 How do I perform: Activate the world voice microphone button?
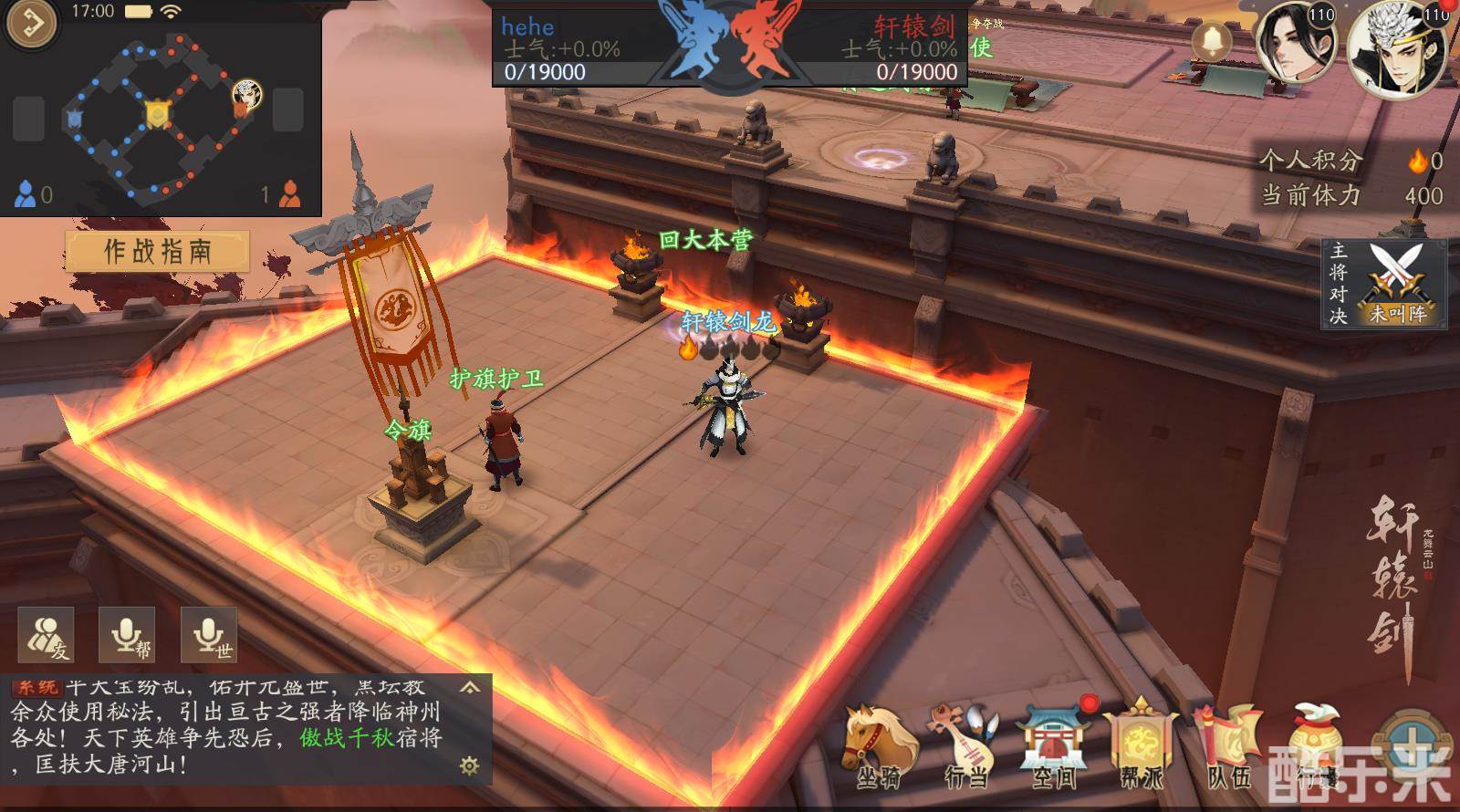pyautogui.click(x=209, y=634)
